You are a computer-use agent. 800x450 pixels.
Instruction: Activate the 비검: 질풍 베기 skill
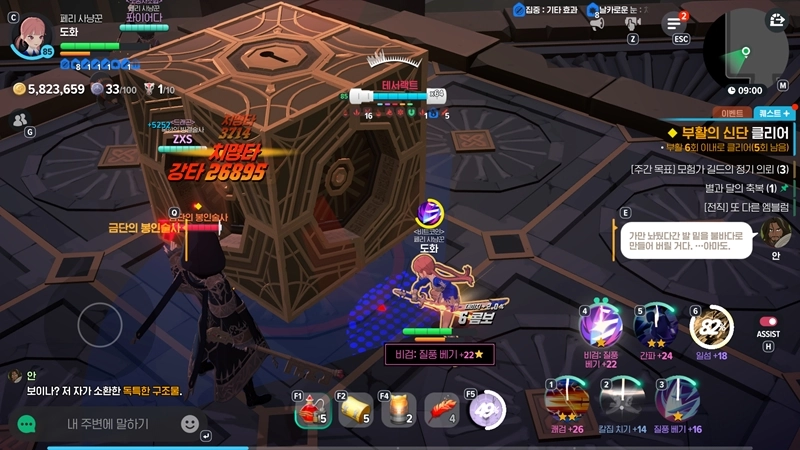tap(604, 325)
